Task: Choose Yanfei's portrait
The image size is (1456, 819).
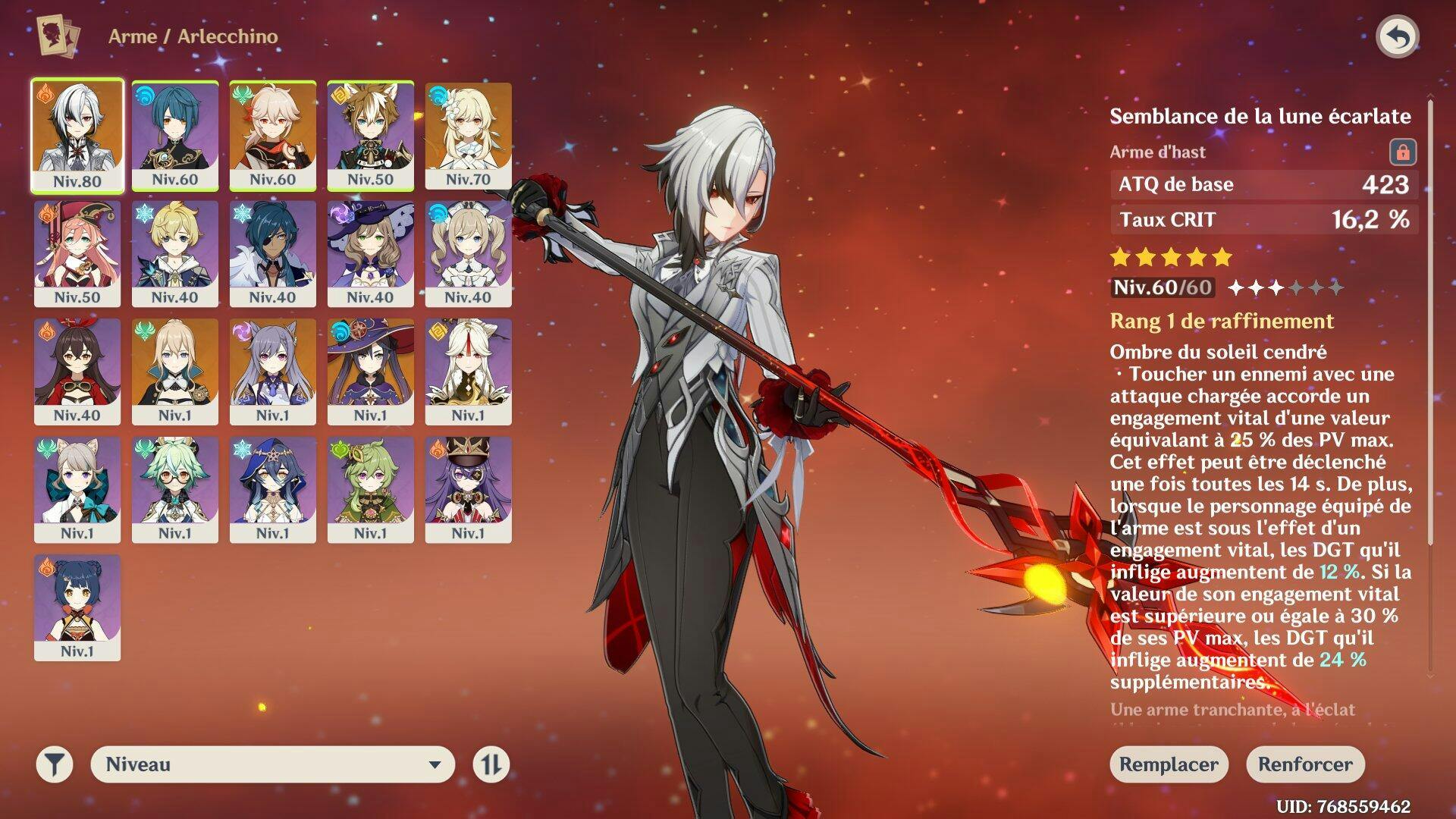Action: [77, 253]
